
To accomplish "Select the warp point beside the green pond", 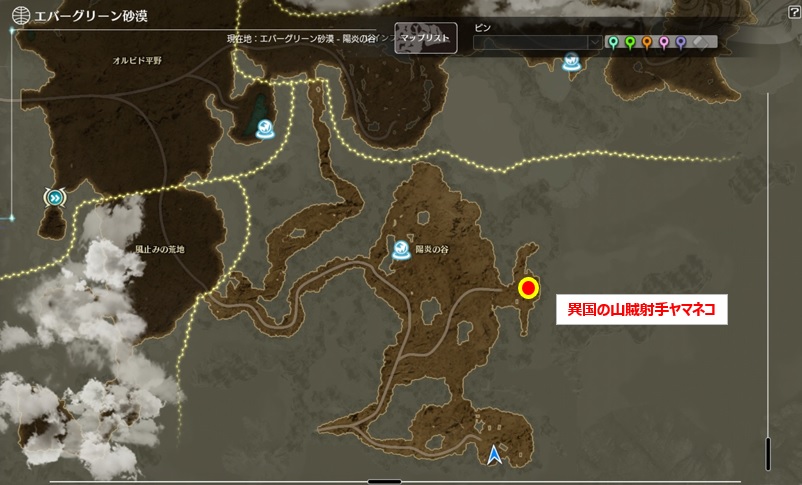I will pyautogui.click(x=267, y=128).
